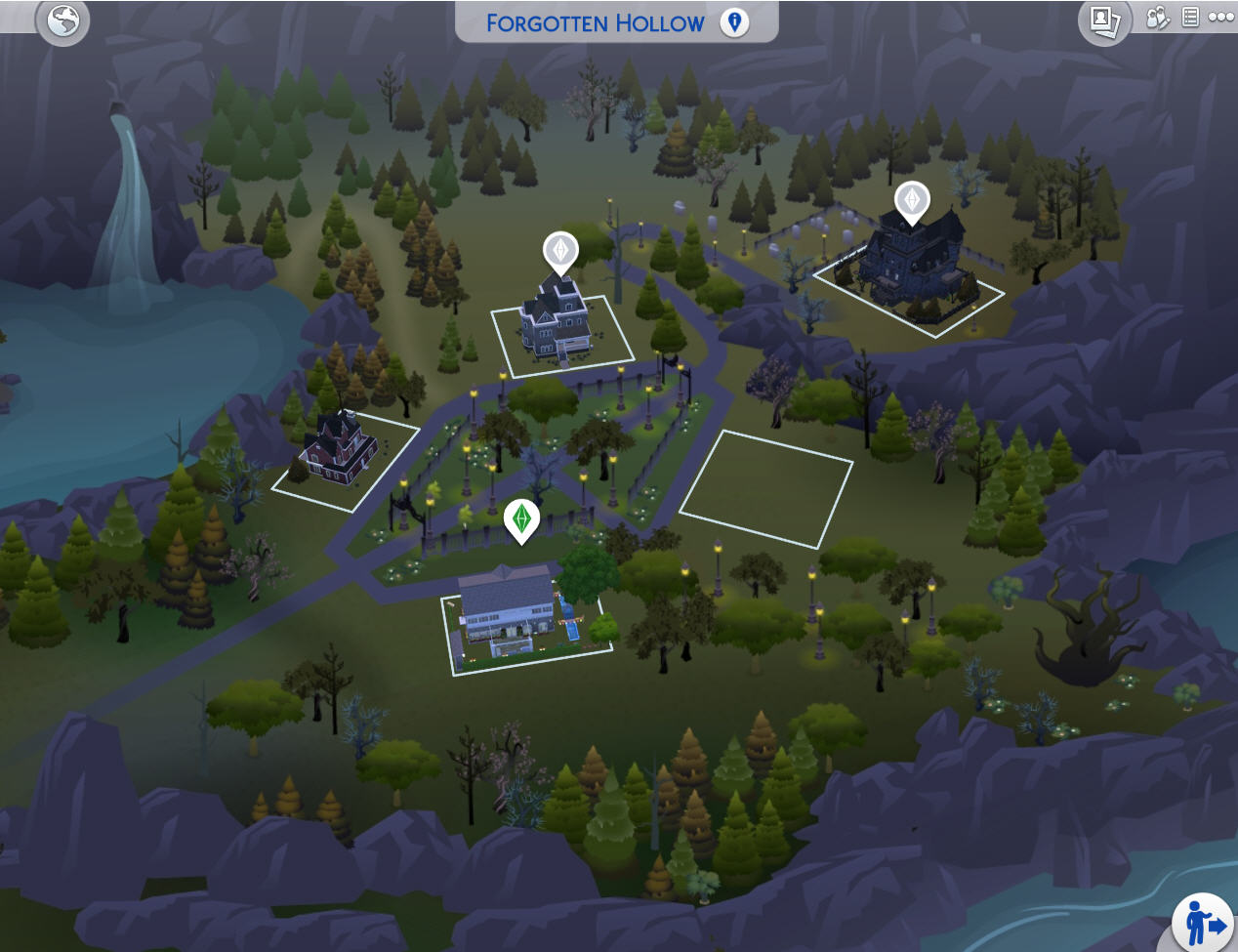Screen dimensions: 1238x952
Task: Select the red house lot by the lake
Action: point(340,453)
